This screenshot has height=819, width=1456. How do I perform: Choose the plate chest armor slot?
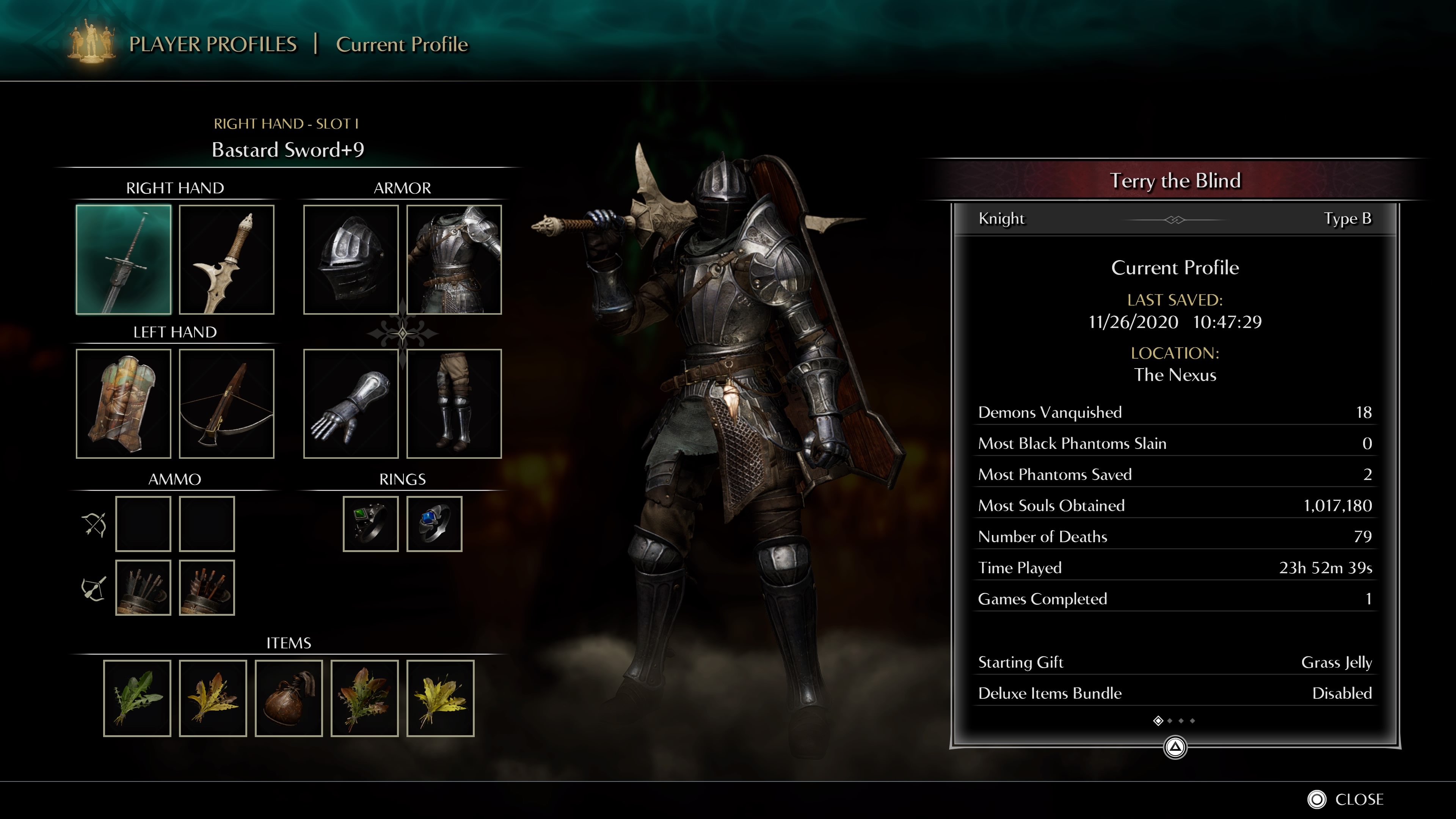point(454,259)
